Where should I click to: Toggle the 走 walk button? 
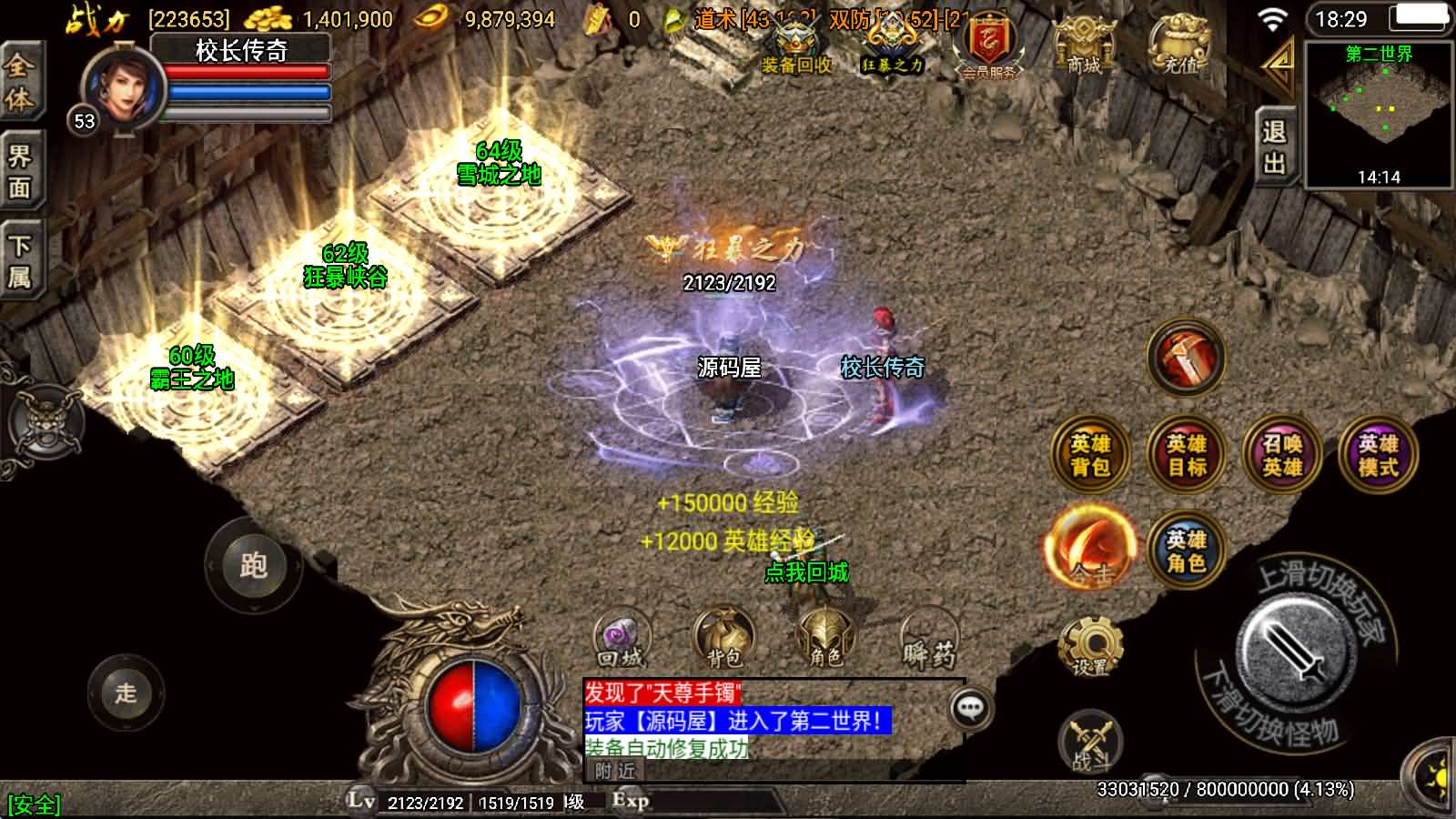point(126,693)
